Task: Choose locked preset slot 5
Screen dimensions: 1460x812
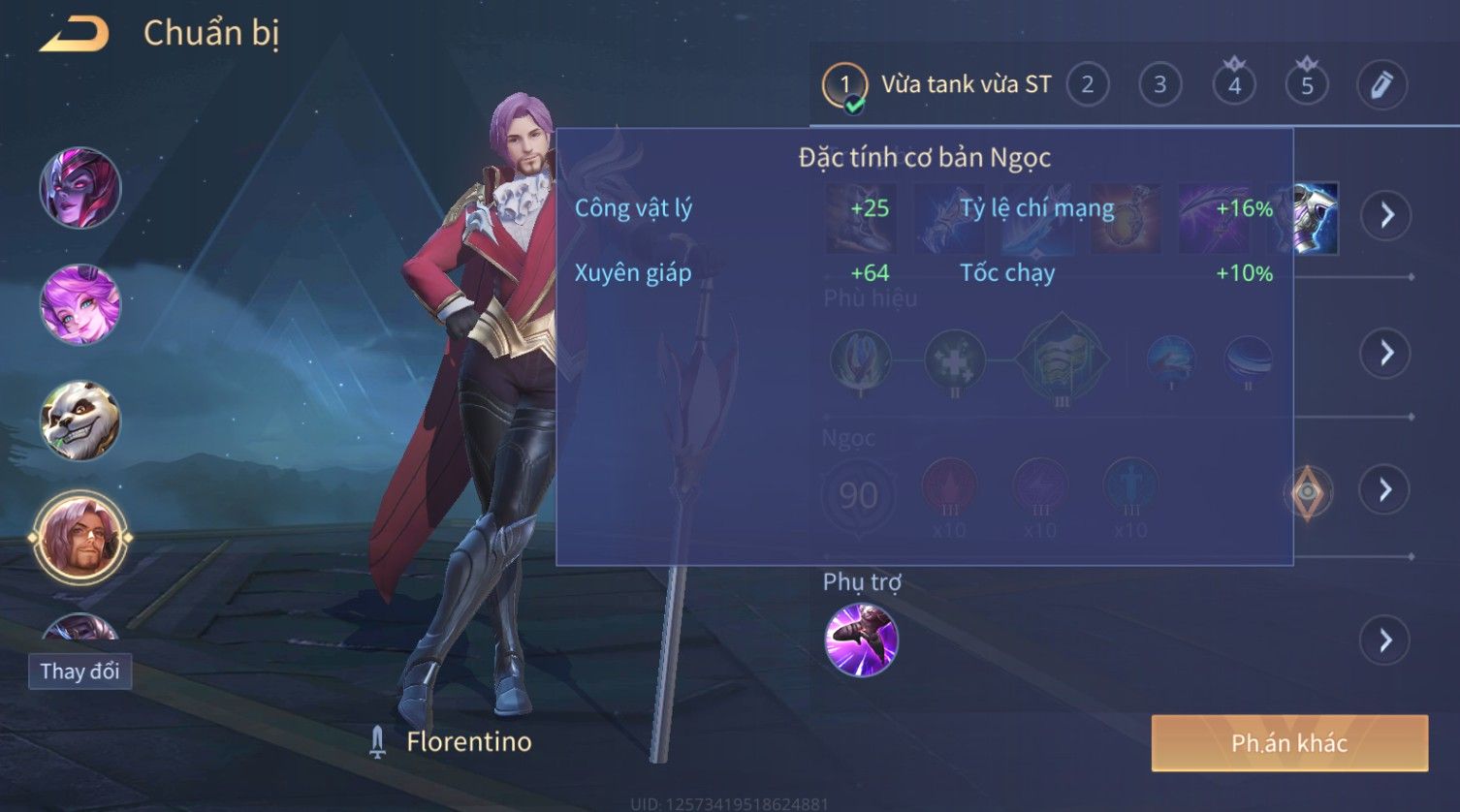Action: point(1307,85)
